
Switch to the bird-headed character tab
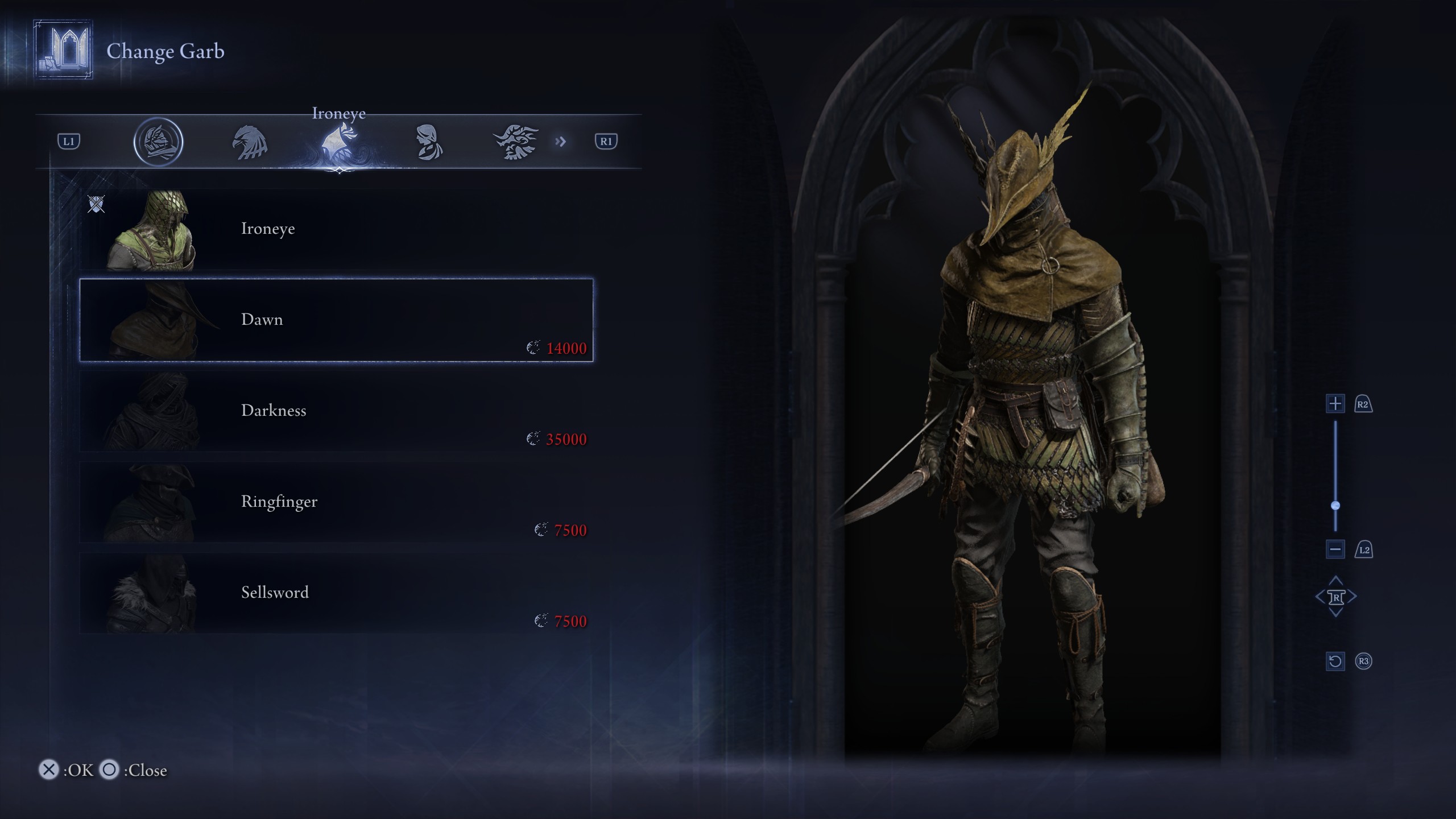(x=250, y=142)
